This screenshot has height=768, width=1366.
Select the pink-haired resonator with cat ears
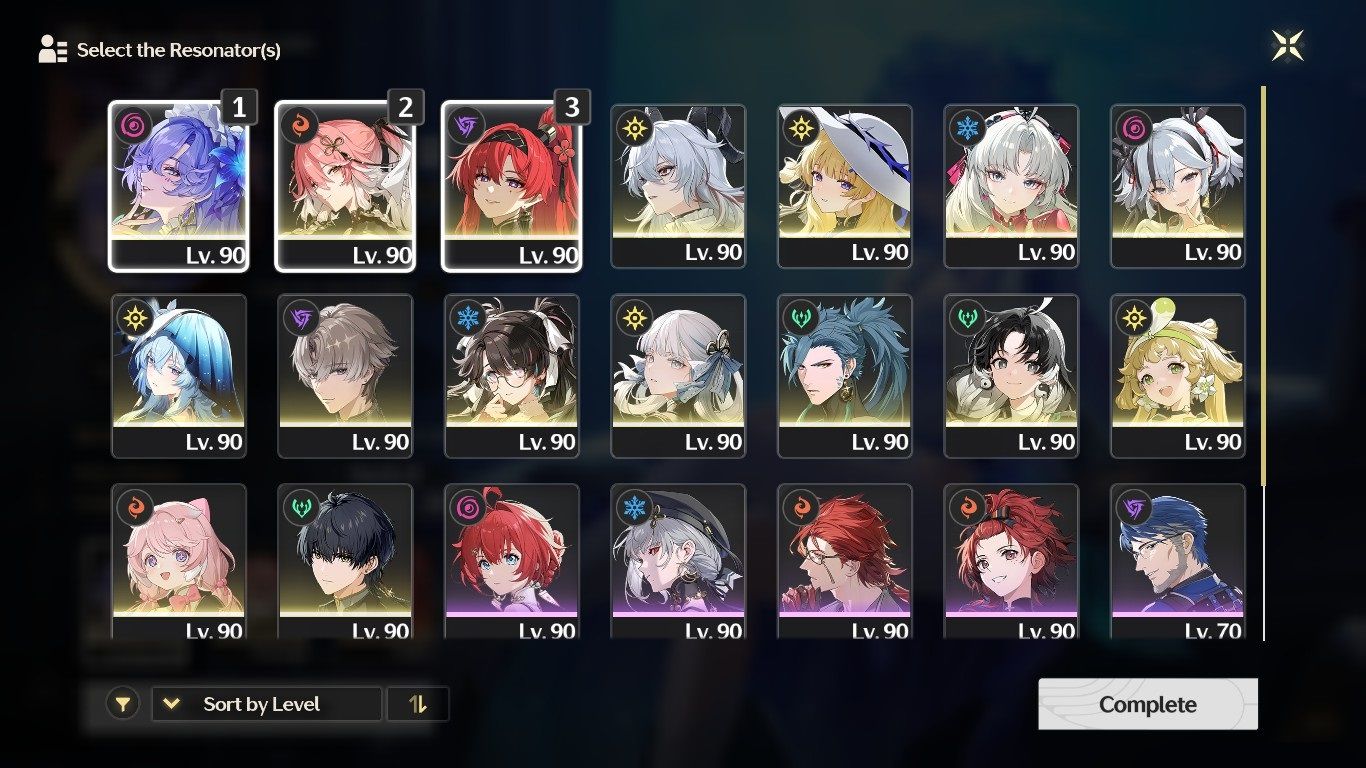click(x=178, y=562)
